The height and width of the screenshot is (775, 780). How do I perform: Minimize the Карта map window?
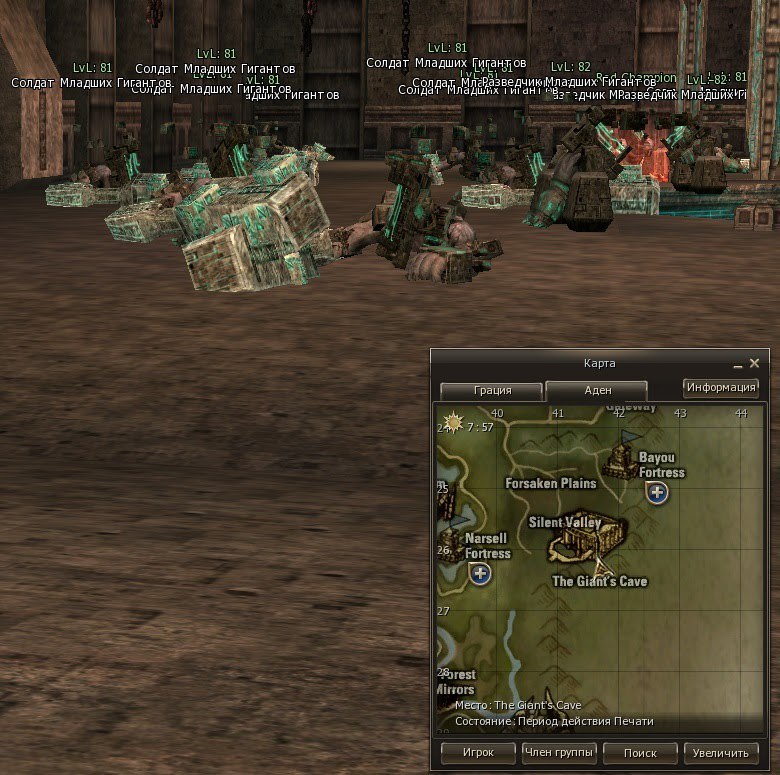click(738, 364)
